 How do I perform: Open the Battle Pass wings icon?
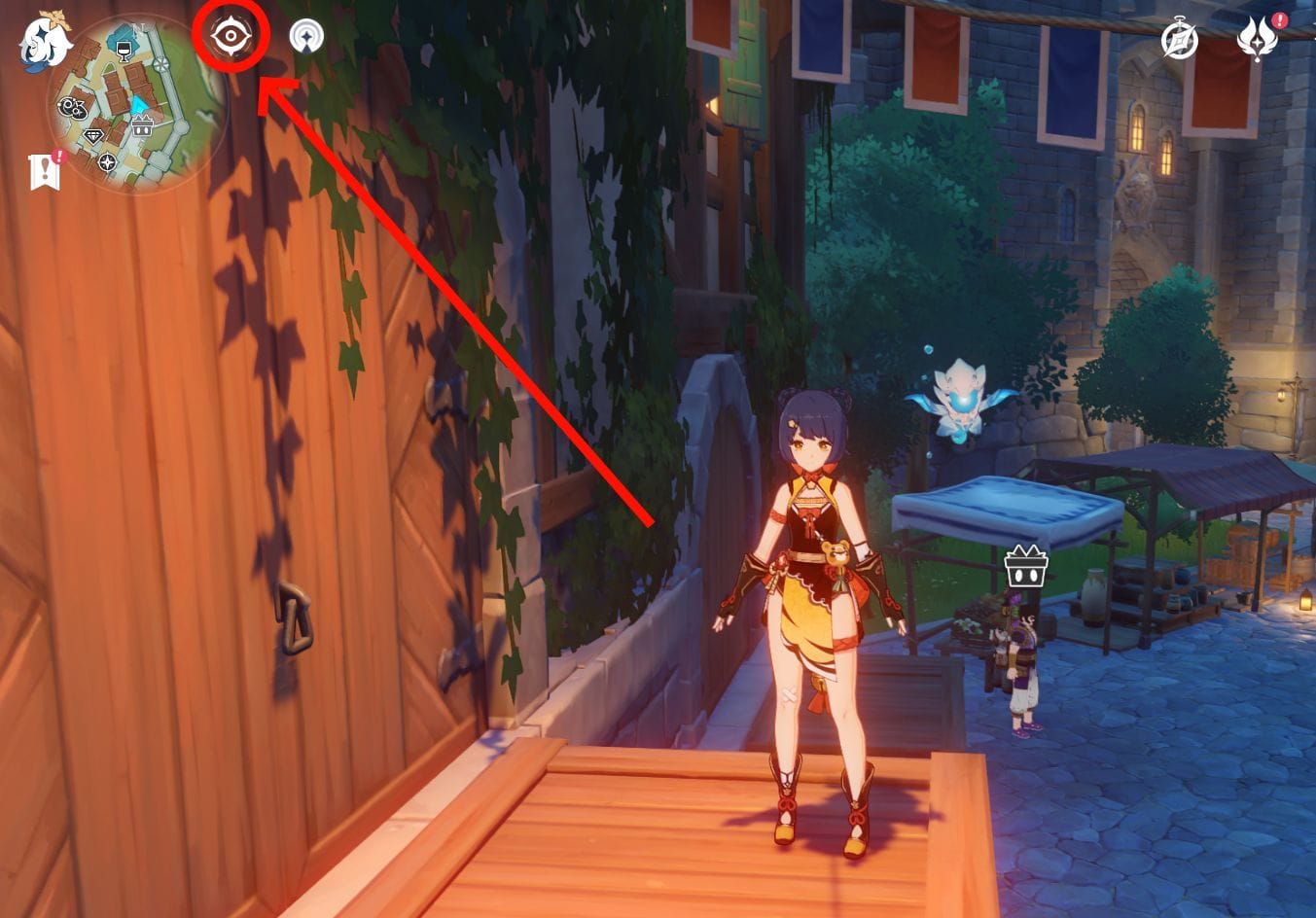coord(1259,40)
